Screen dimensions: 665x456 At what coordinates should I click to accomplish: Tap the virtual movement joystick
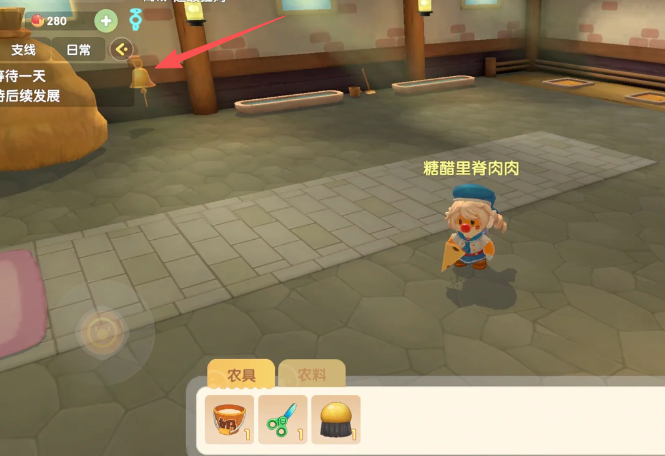(101, 332)
